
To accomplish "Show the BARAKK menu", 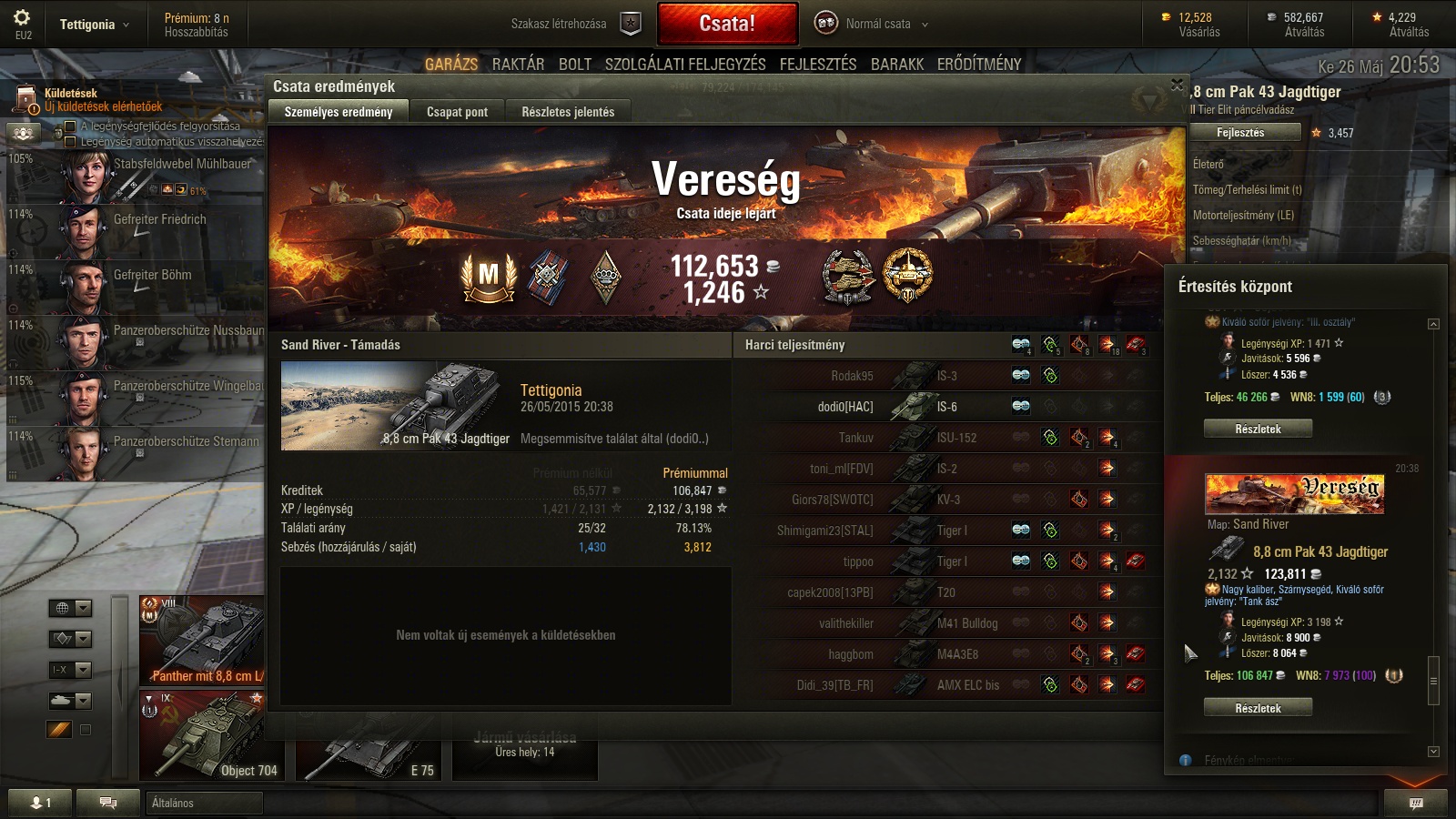I will 897,64.
